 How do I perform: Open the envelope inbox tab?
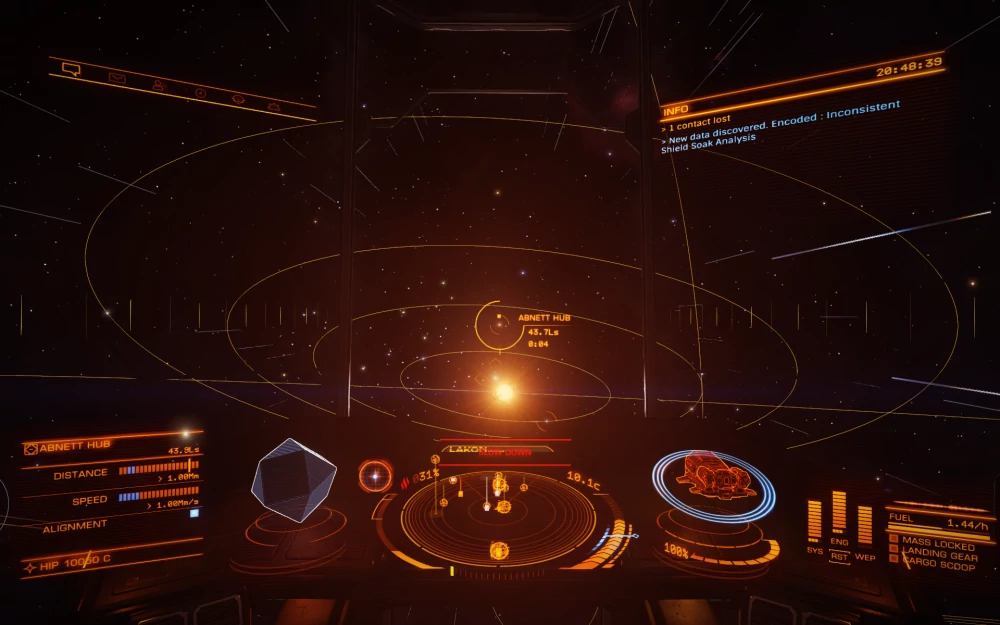pyautogui.click(x=117, y=78)
